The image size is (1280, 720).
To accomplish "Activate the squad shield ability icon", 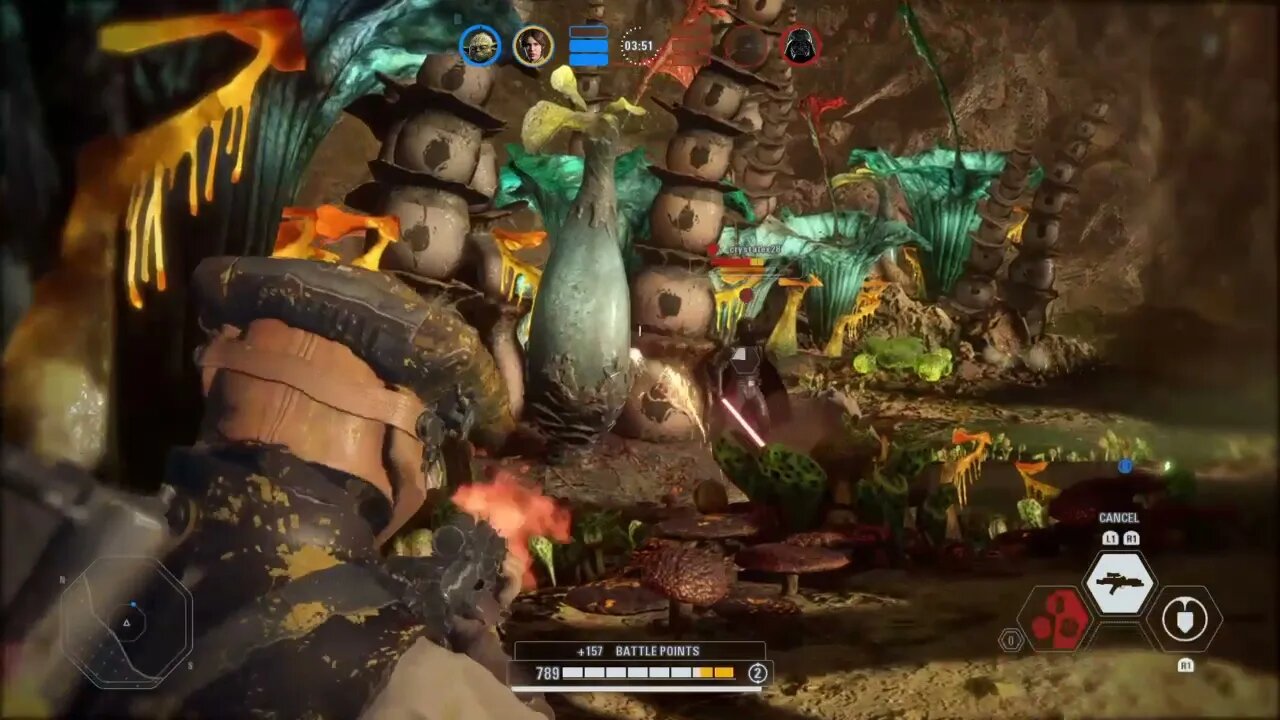I will pyautogui.click(x=1185, y=620).
